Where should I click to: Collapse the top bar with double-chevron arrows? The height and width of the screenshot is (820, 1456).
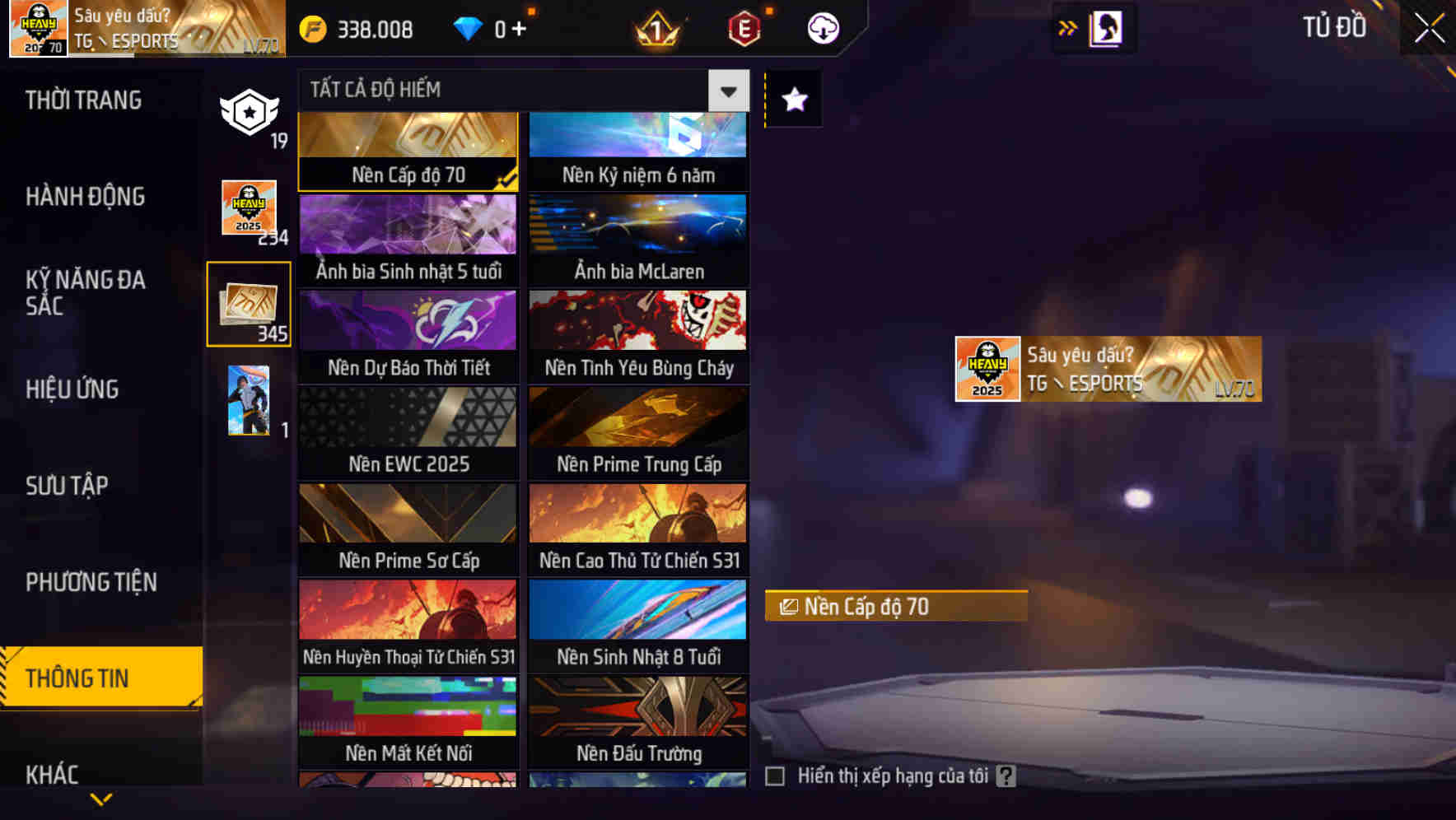pos(1068,27)
